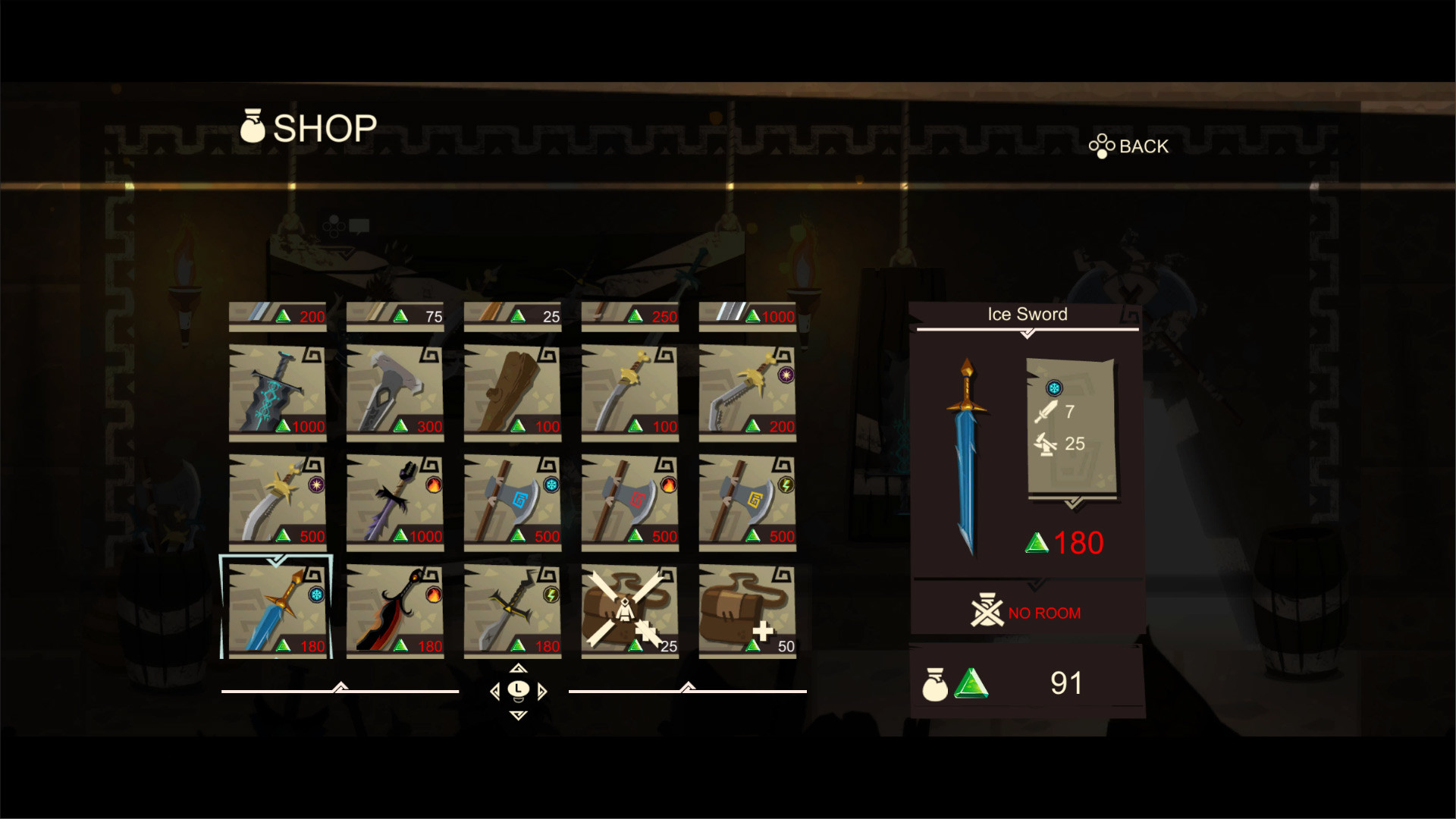Select the ice axe costing 500
This screenshot has width=1456, height=819.
pyautogui.click(x=512, y=499)
